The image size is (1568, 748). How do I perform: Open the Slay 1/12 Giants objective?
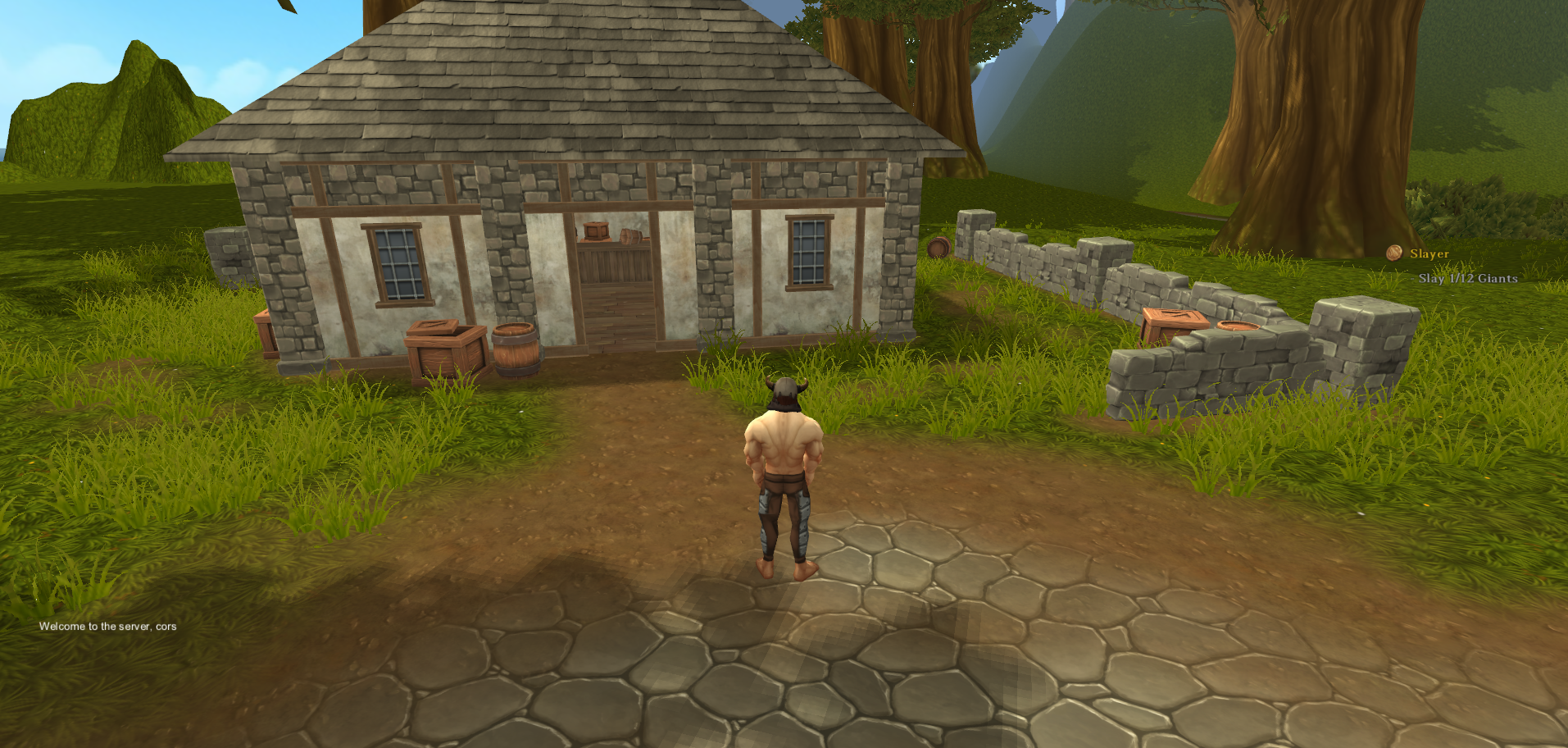click(1467, 279)
